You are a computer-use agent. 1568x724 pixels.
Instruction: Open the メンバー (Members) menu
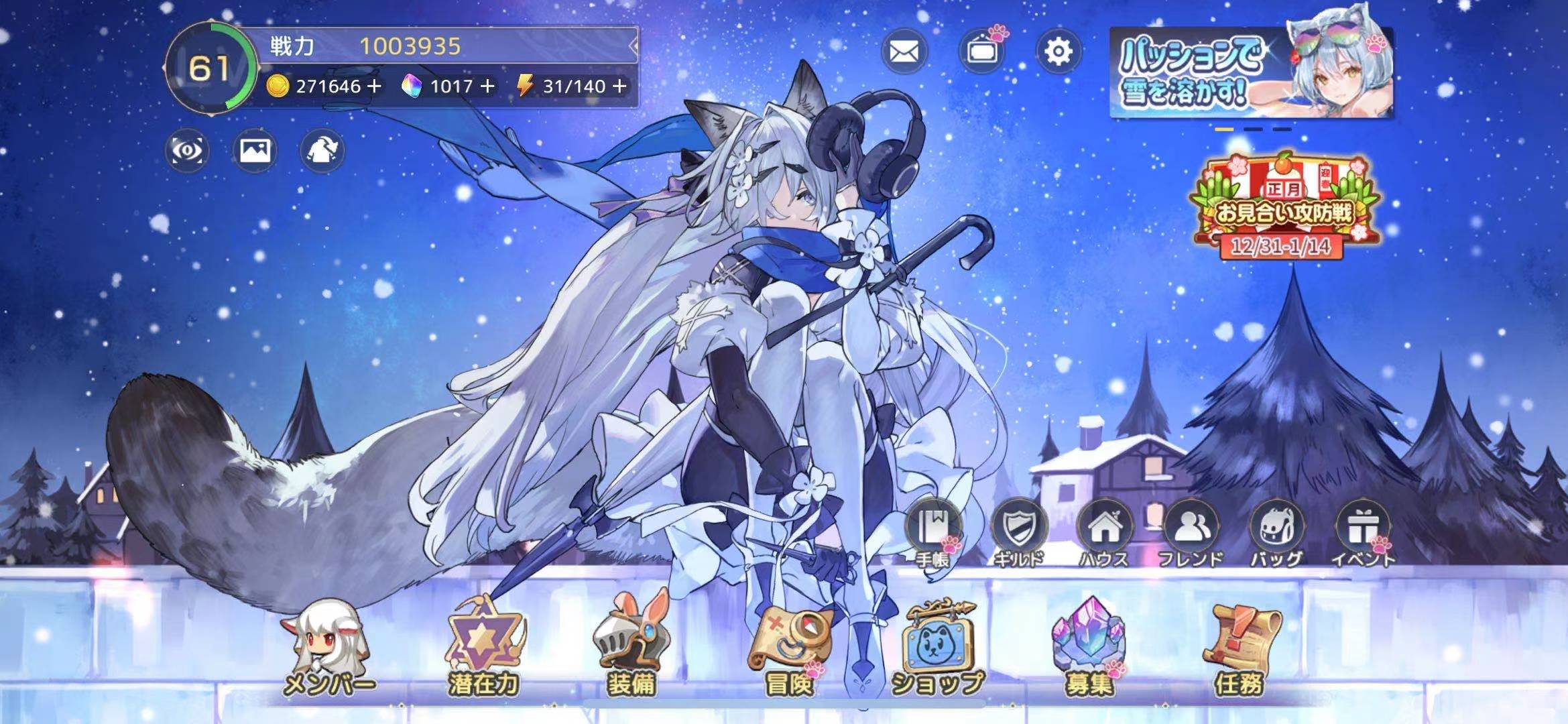click(x=328, y=648)
